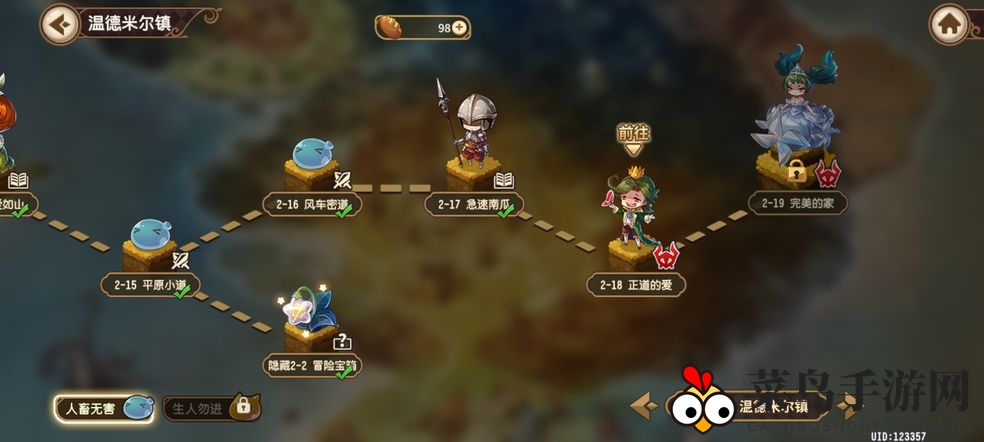Tap the 前往 go-to marker

pyautogui.click(x=633, y=137)
